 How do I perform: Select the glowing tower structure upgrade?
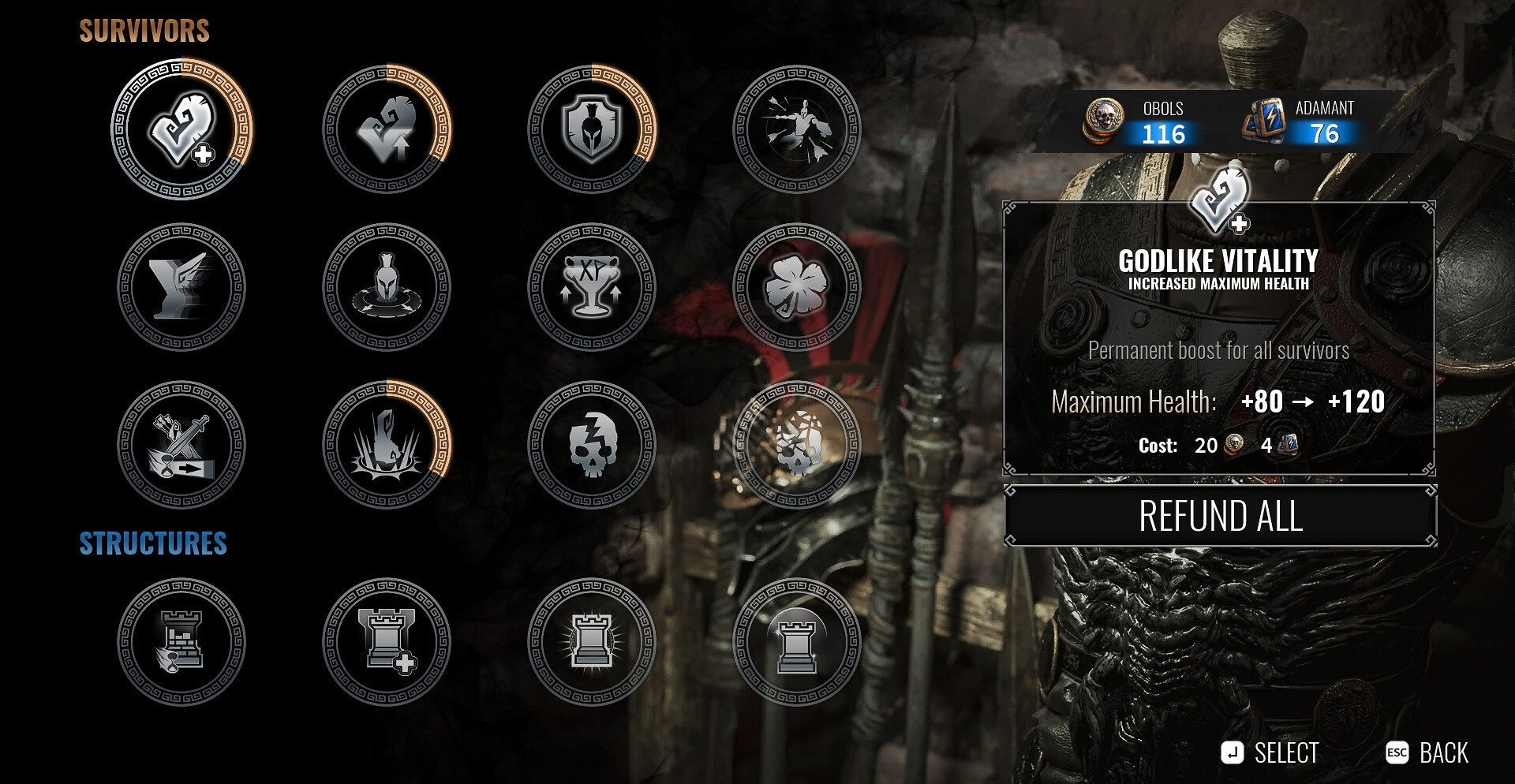[592, 642]
